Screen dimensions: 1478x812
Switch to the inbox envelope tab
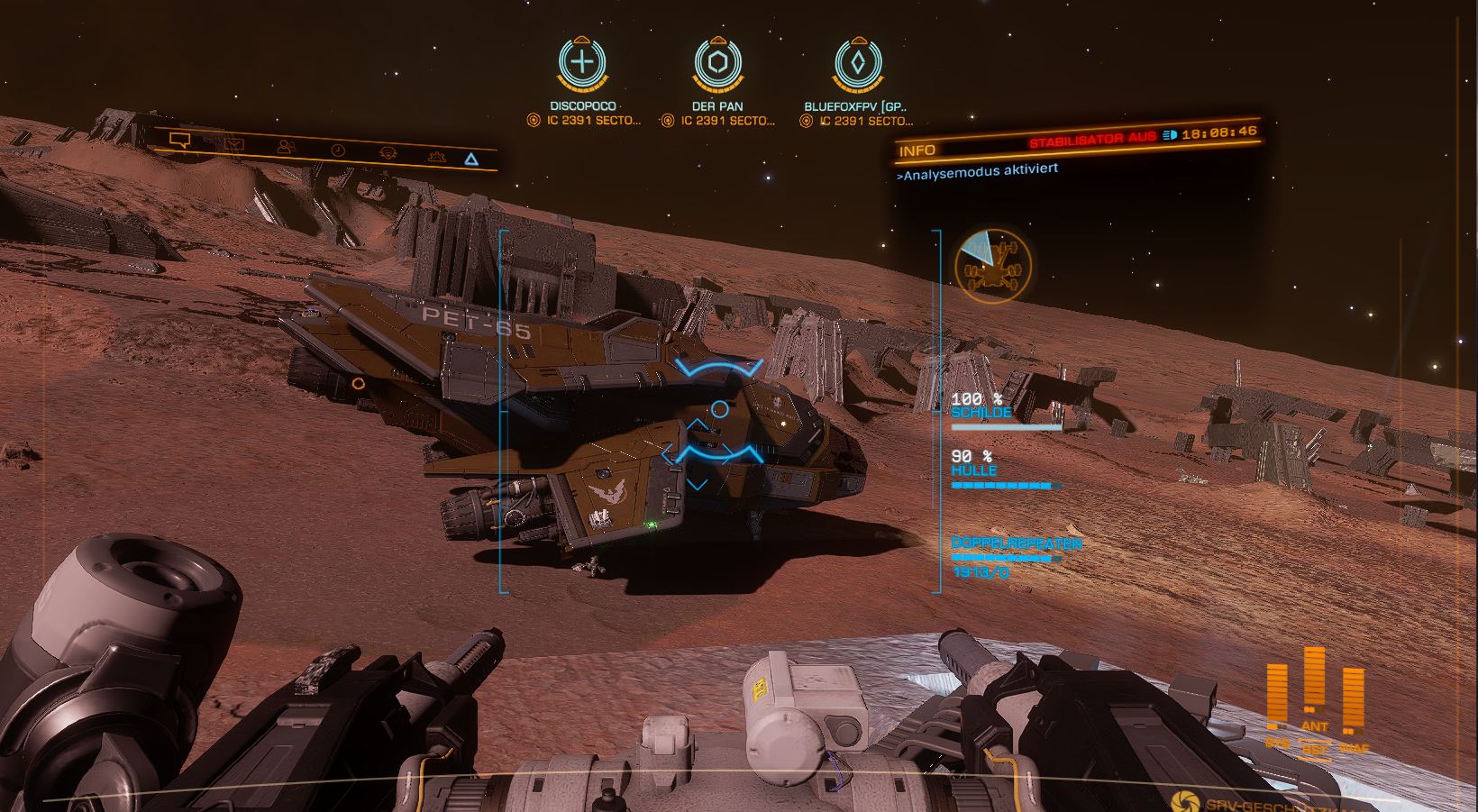coord(234,143)
